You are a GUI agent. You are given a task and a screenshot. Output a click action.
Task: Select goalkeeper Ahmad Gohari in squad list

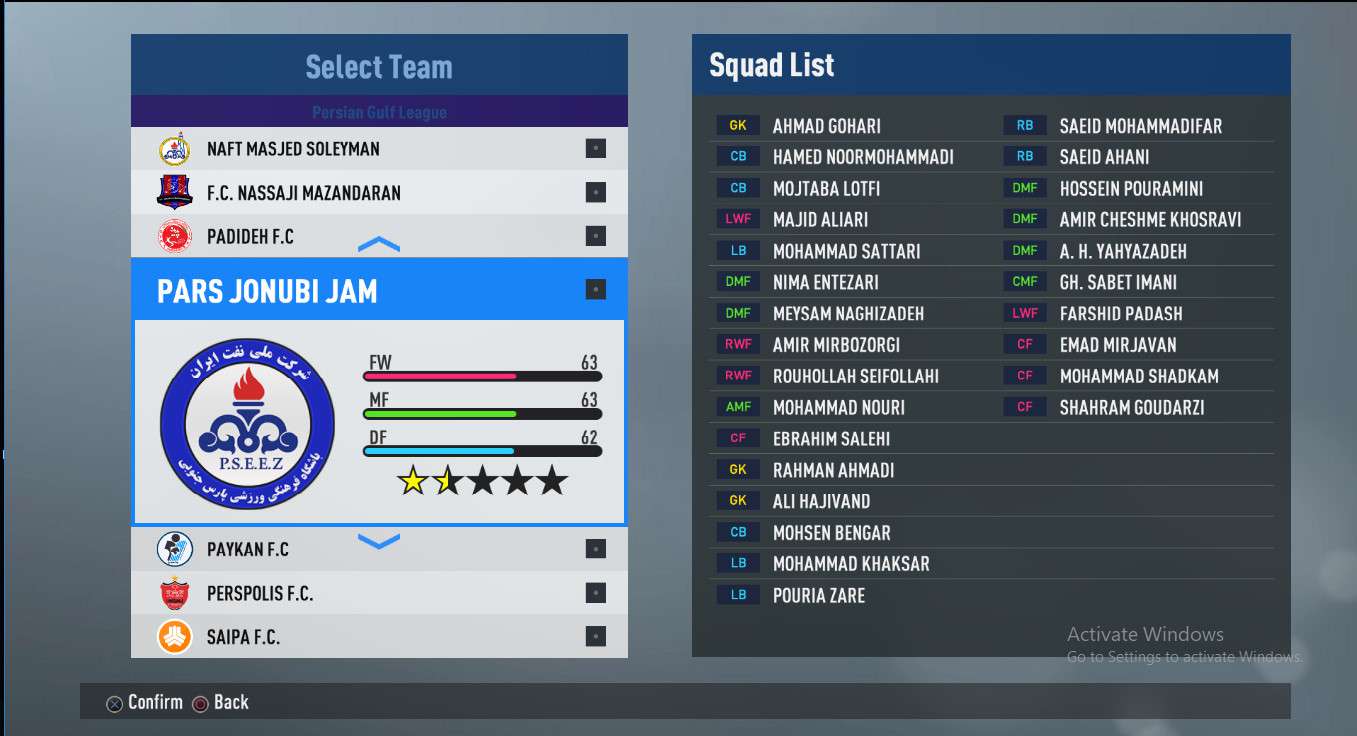click(826, 126)
